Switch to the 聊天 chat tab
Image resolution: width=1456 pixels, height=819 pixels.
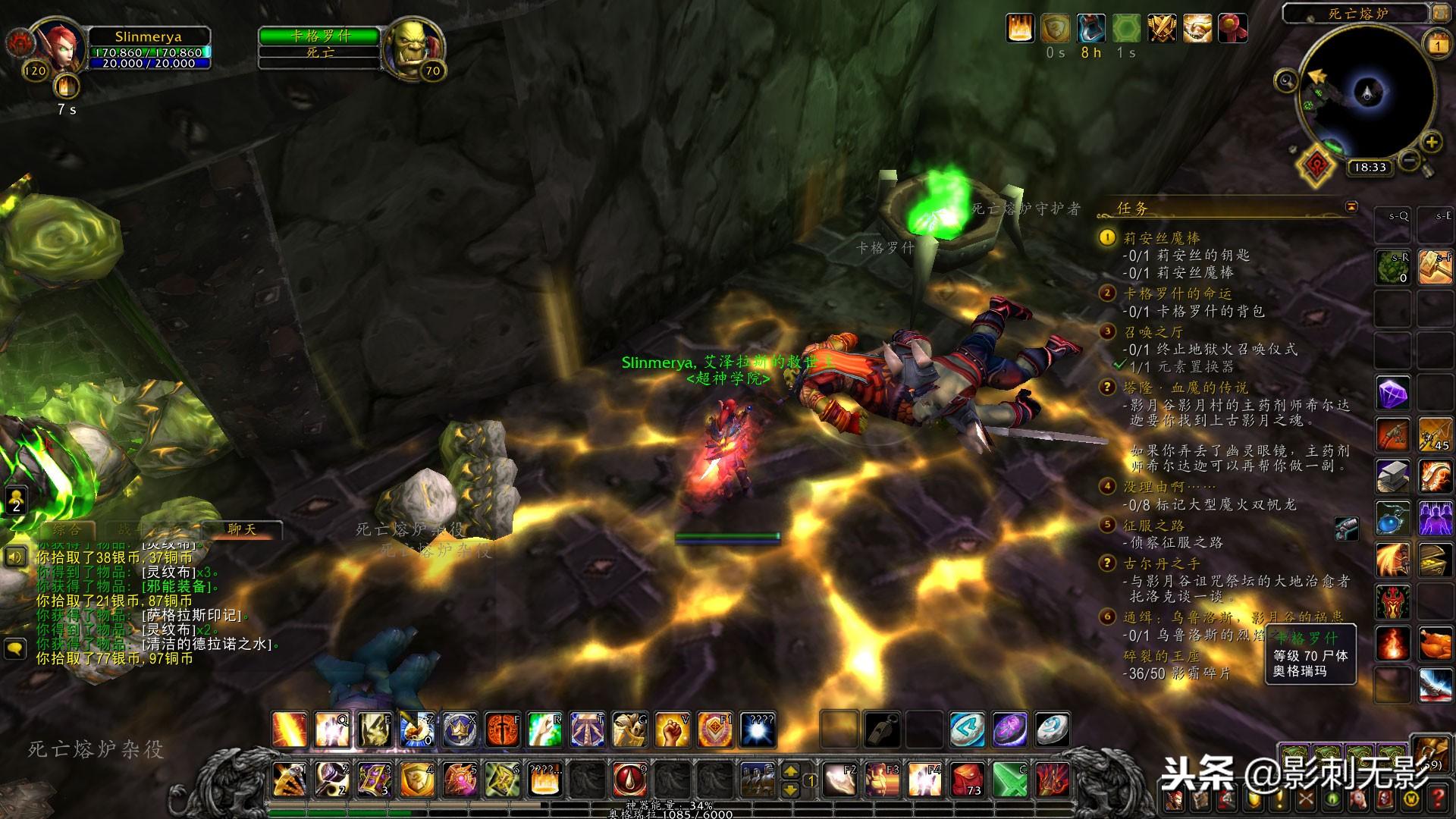pos(243,529)
